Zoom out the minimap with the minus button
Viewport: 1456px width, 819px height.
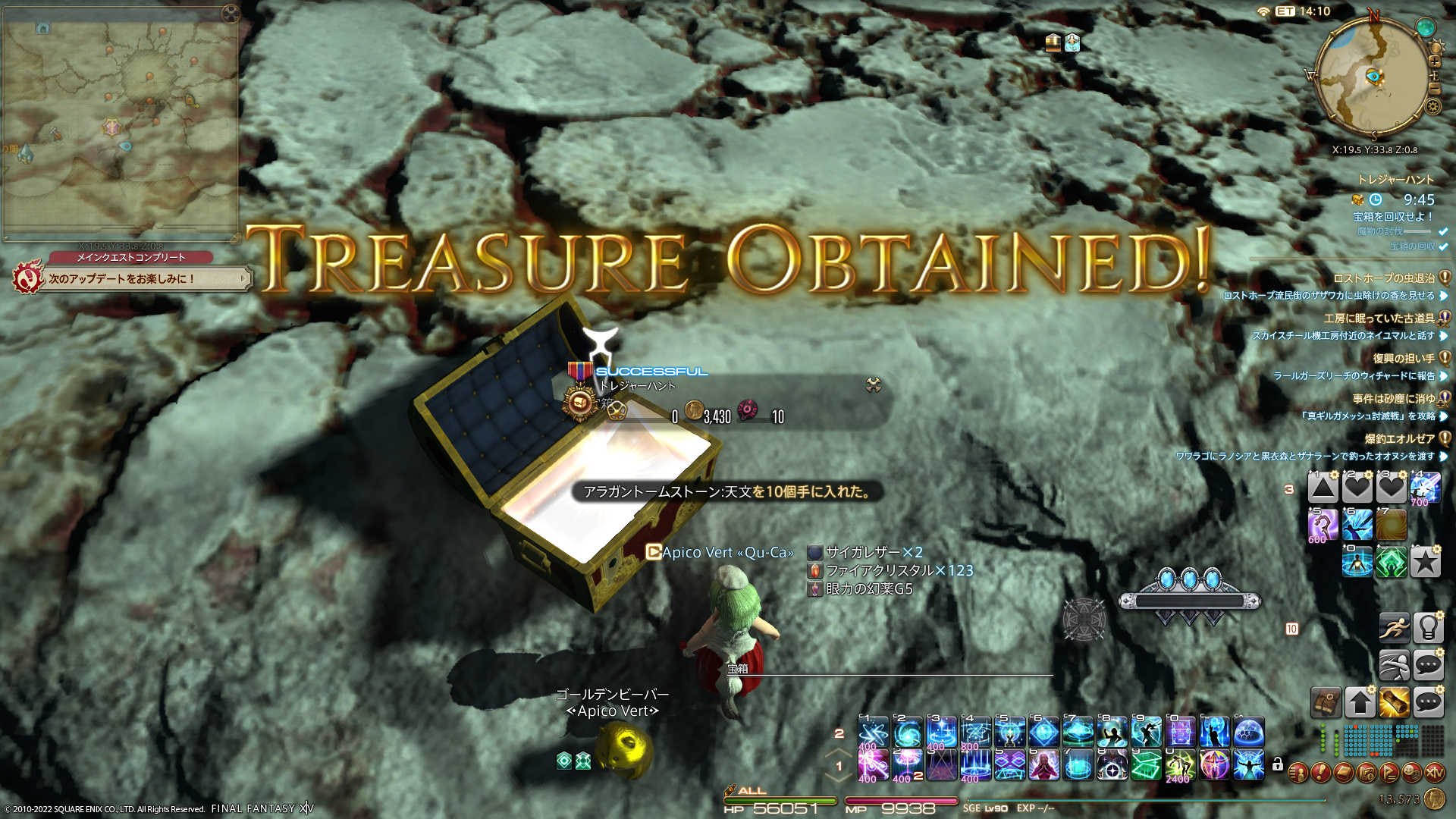[1434, 89]
